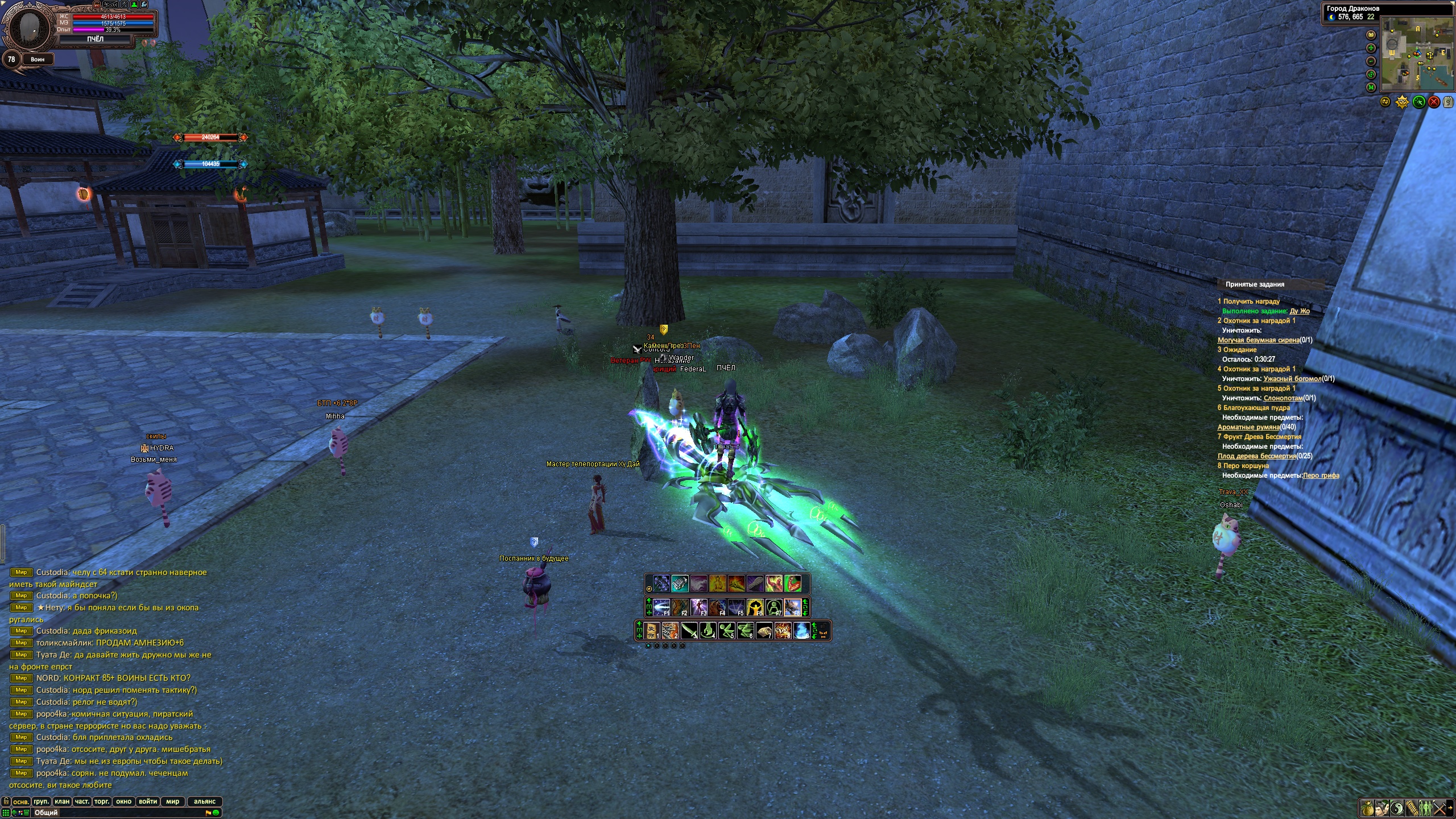
Task: Use the F7 green meditation skill
Action: point(774,607)
